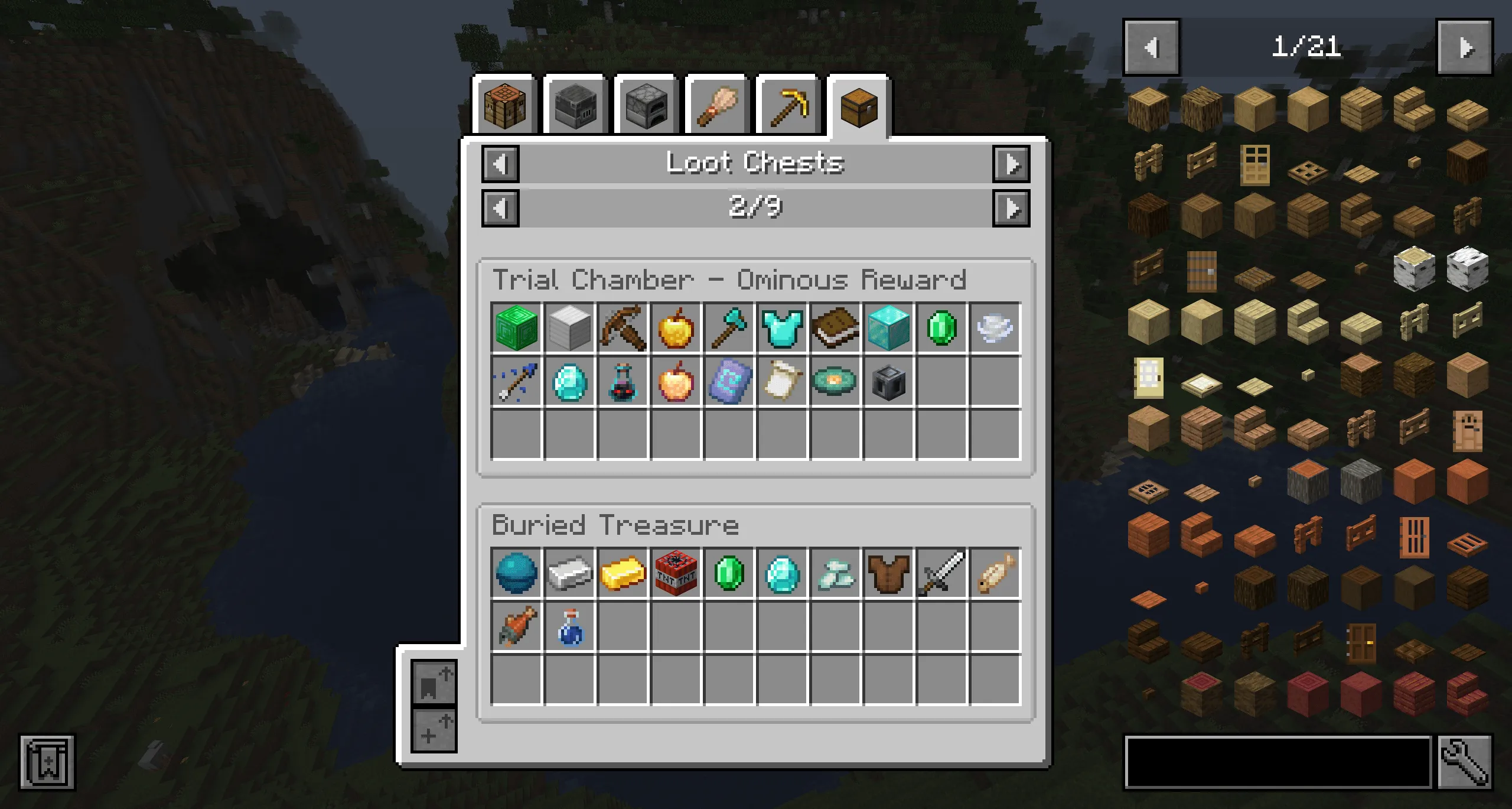Go to loot page 3 of 9 with right arrow

click(1012, 208)
